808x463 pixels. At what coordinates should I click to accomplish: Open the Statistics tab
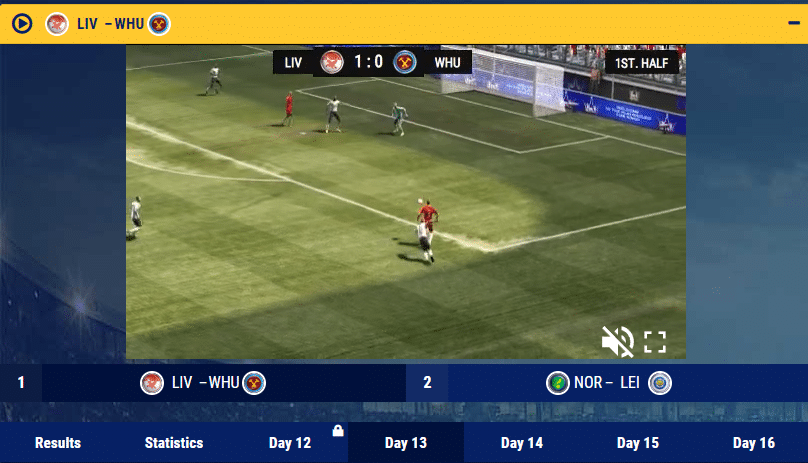click(174, 443)
